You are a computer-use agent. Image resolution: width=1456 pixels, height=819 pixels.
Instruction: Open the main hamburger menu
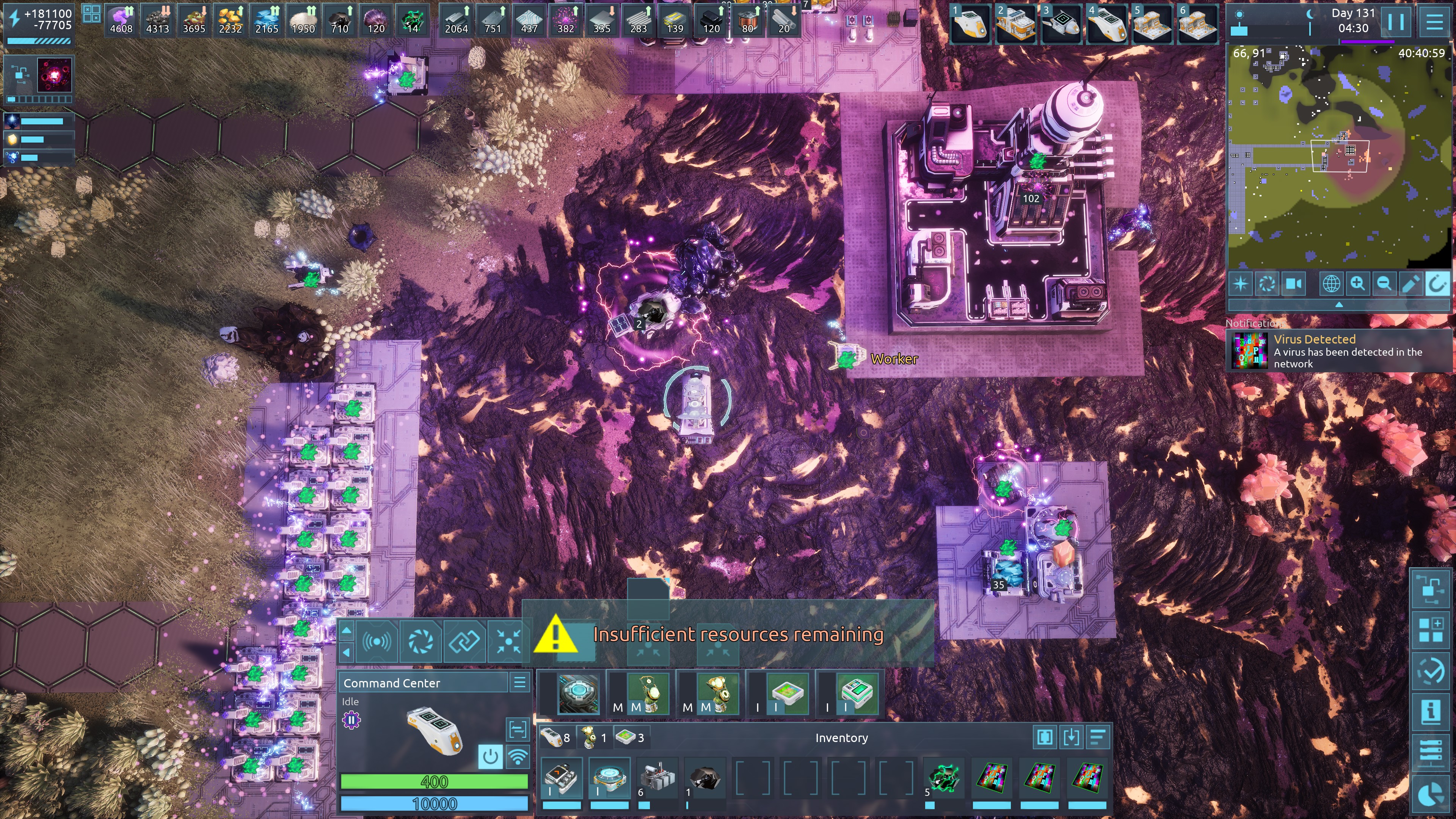(1434, 22)
